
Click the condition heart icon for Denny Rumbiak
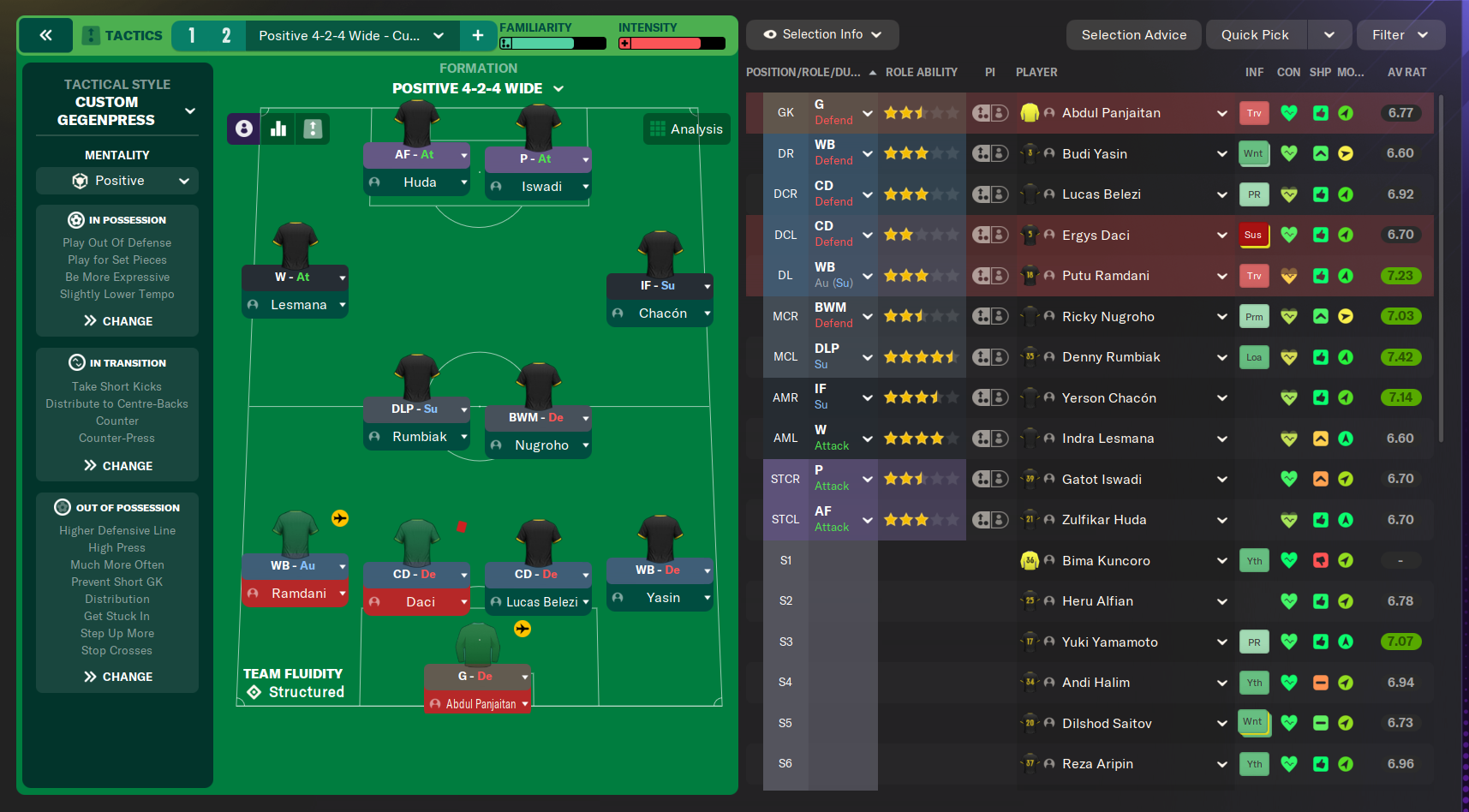tap(1288, 357)
